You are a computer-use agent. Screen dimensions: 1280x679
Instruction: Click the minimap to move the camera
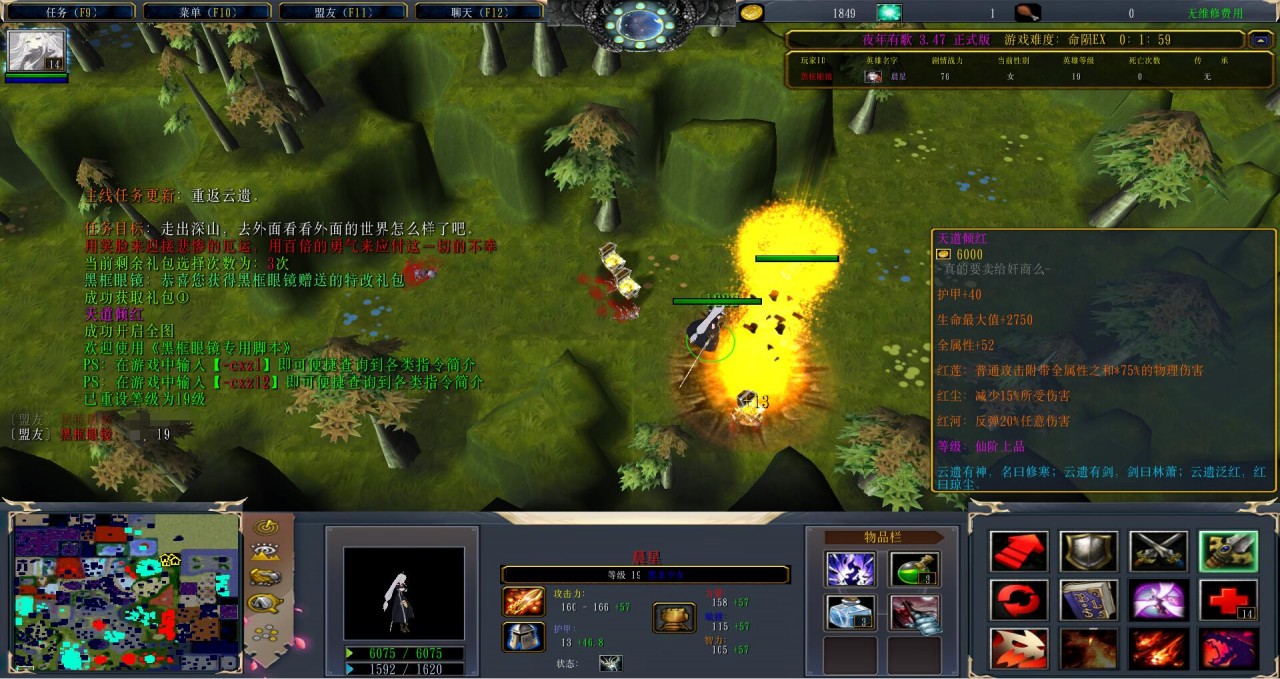pos(126,590)
